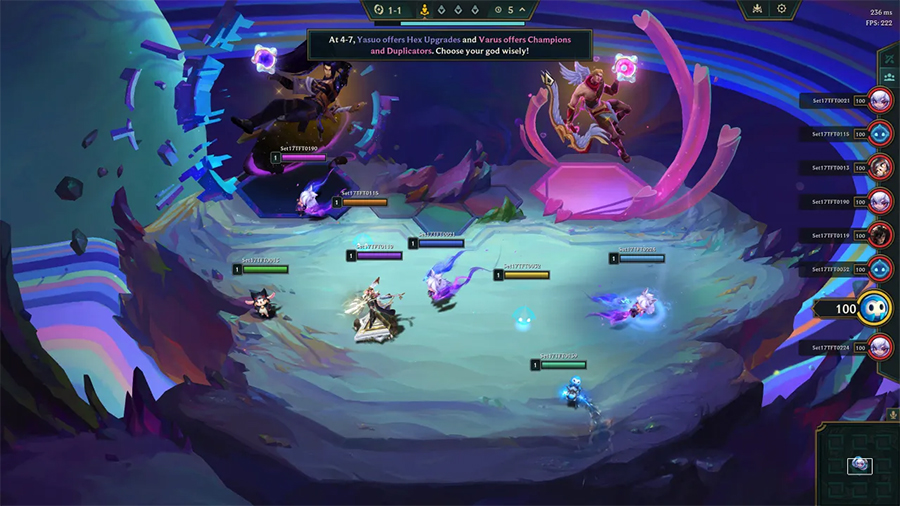Toggle the microphone button above the minimap
This screenshot has width=900, height=506.
tap(892, 413)
